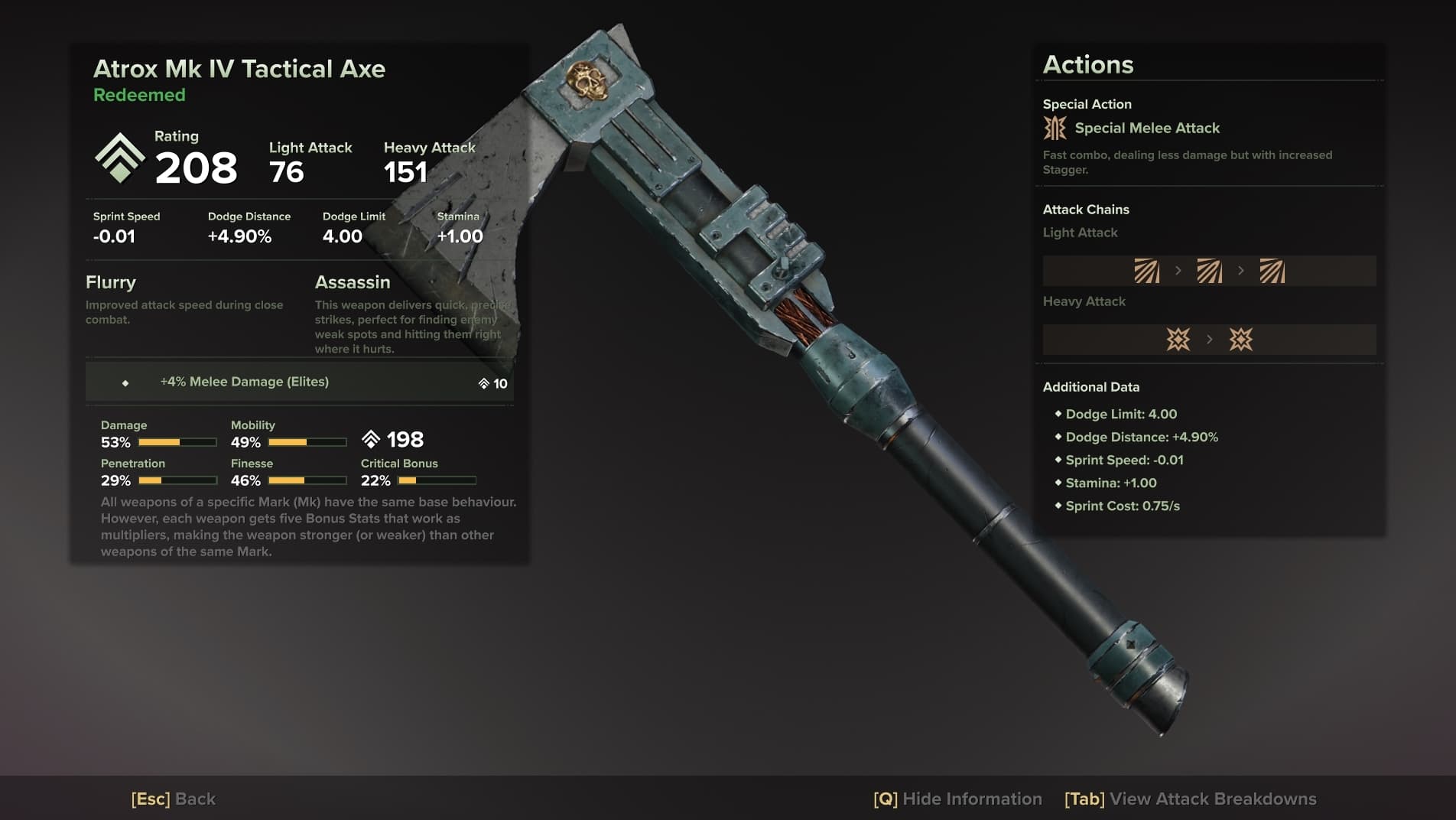Select the +4% Melee Damage (Elites) perk row
1456x820 pixels.
pos(299,382)
